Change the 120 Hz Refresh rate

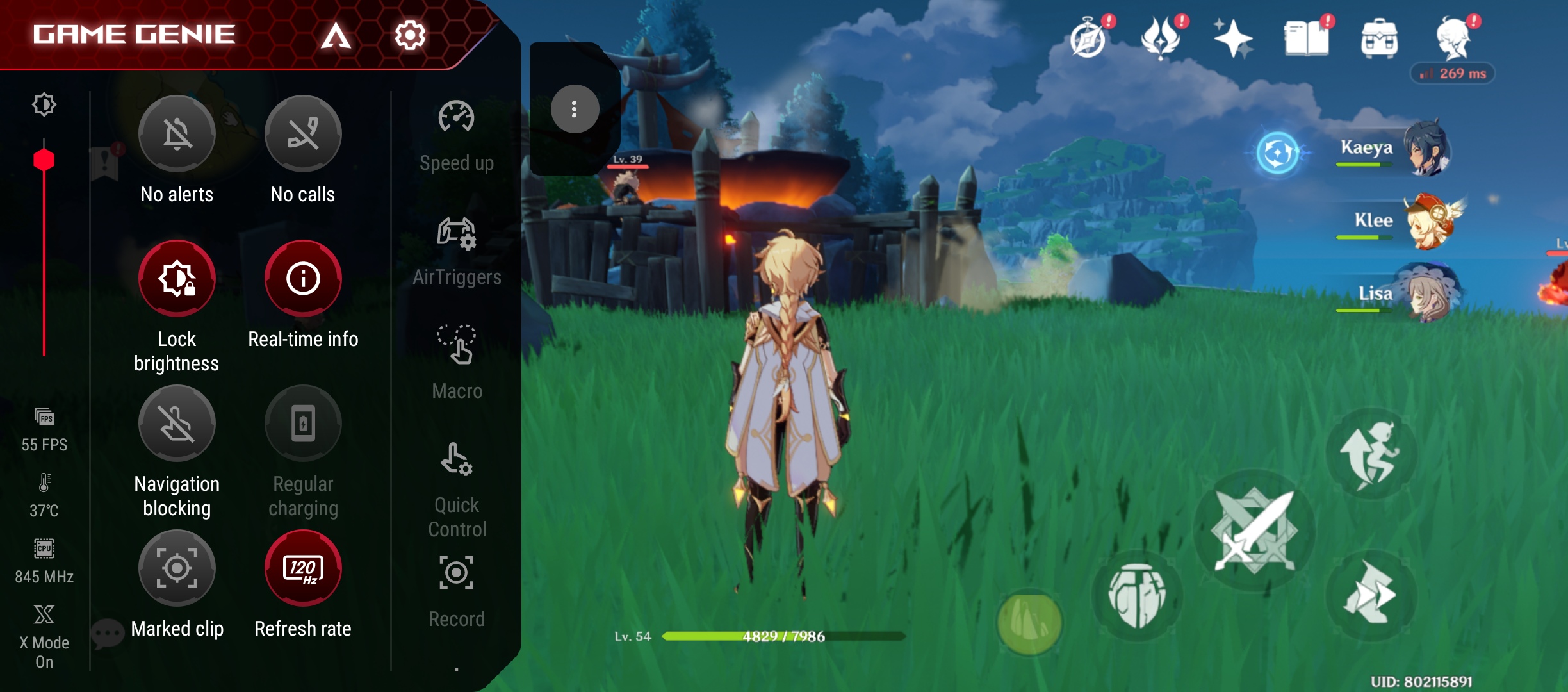point(303,568)
